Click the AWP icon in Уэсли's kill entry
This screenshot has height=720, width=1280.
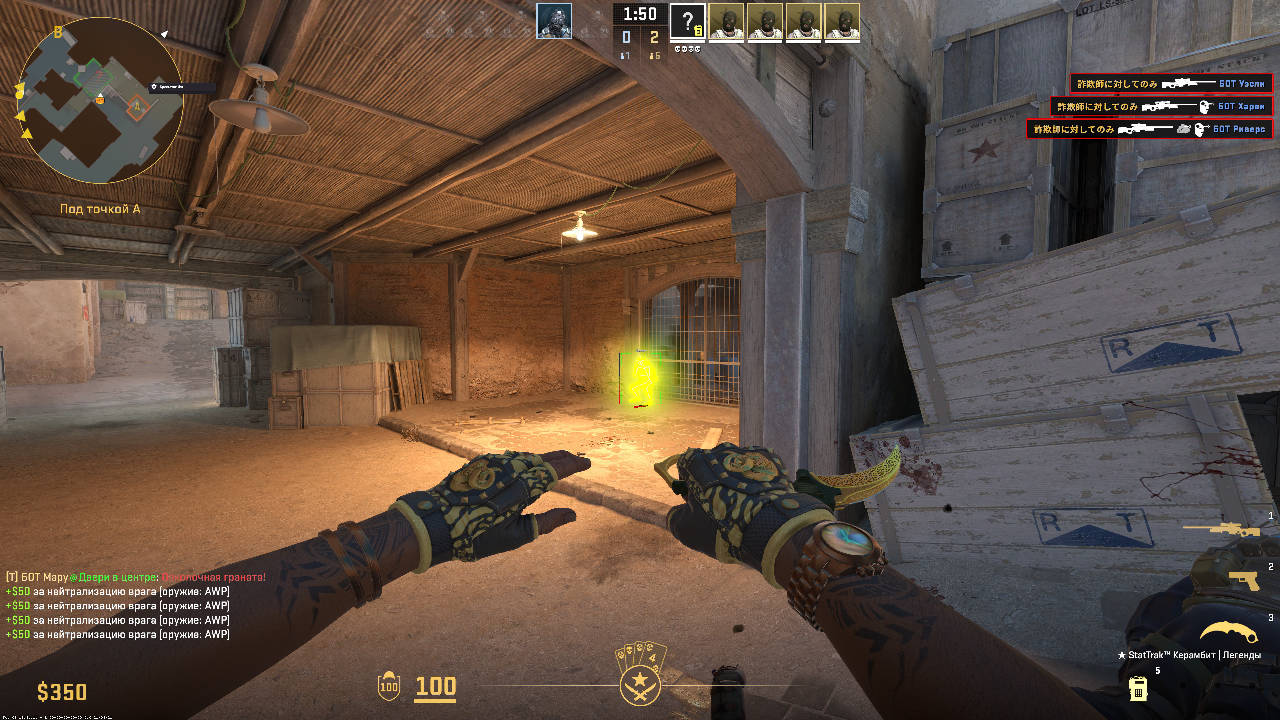tap(1186, 82)
